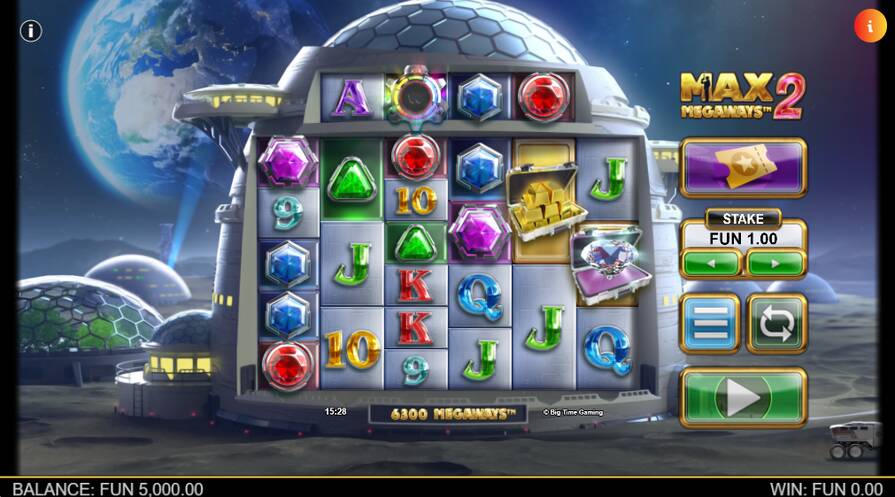Increase the stake with the right arrow

click(x=776, y=263)
